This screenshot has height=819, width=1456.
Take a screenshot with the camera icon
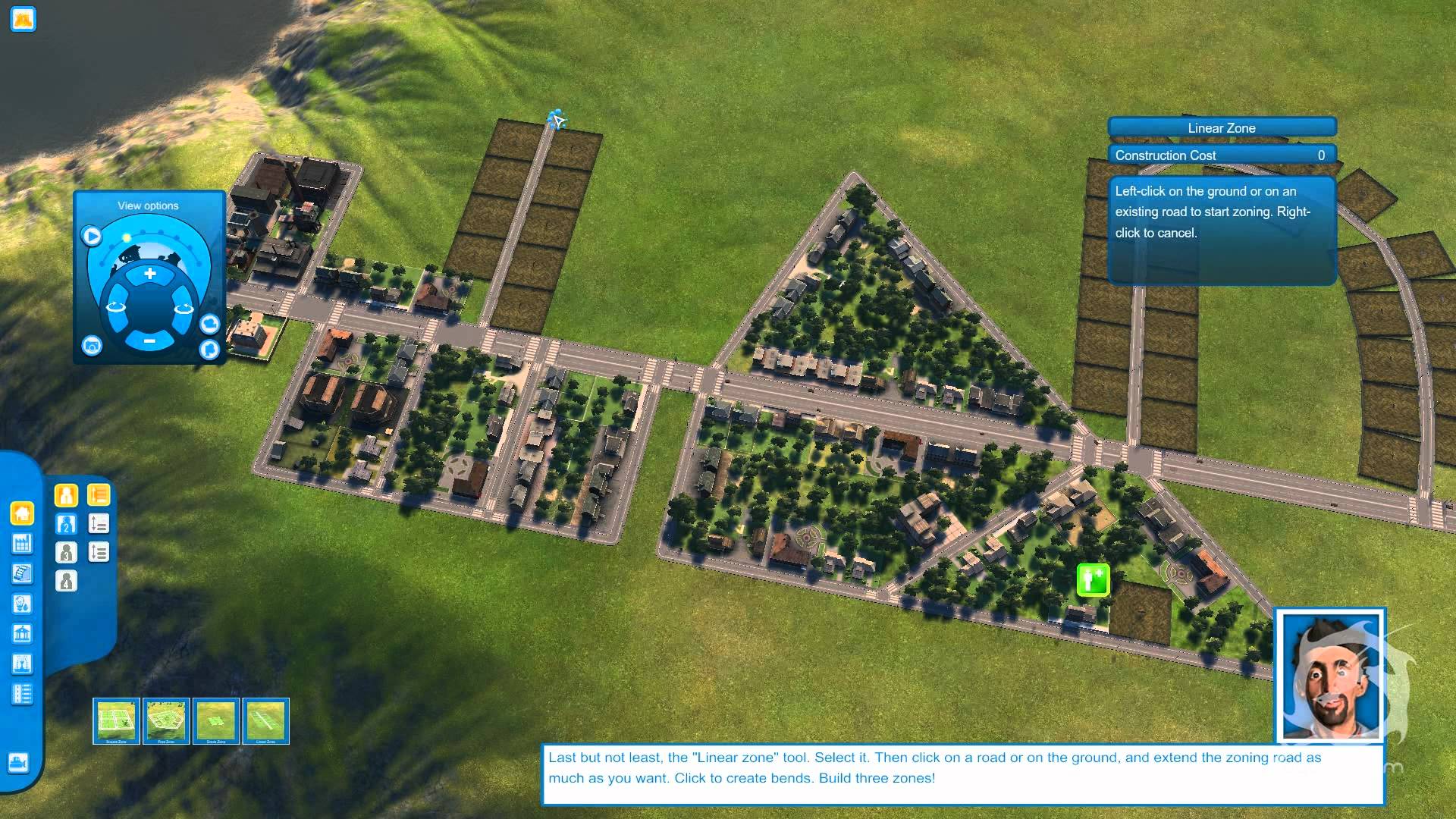click(x=92, y=346)
